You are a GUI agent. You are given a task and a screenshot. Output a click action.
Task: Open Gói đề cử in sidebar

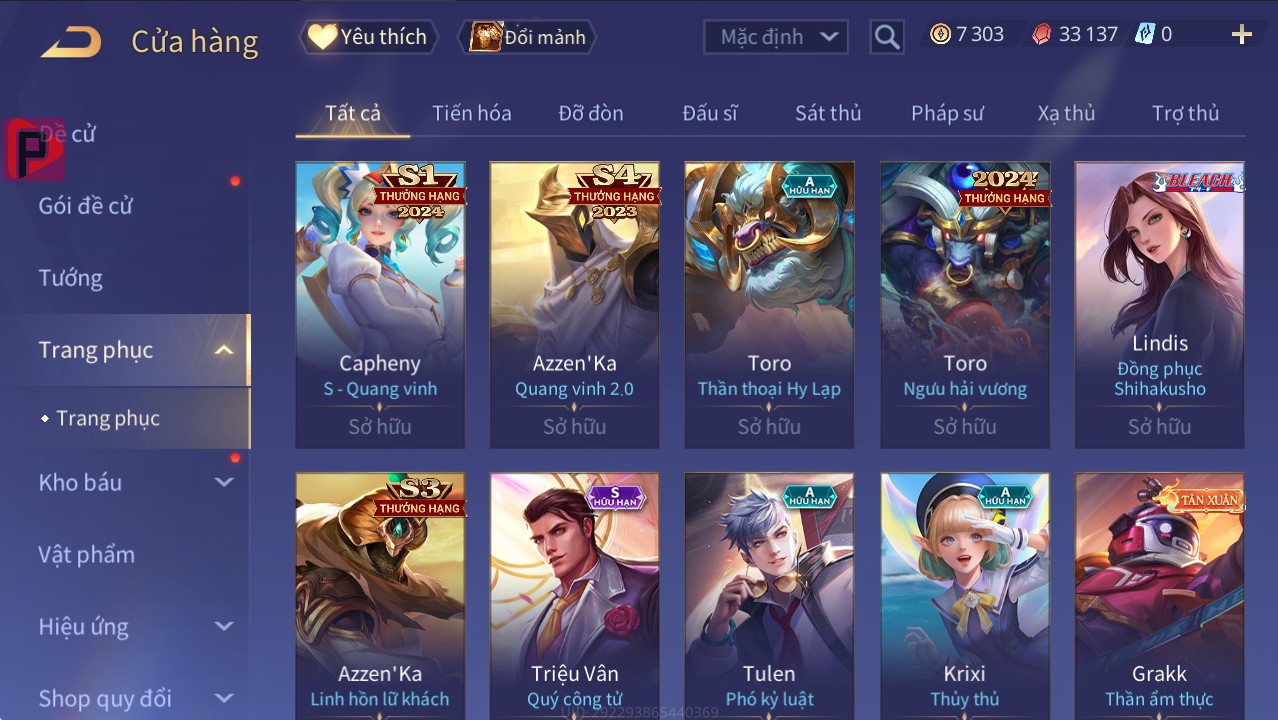pos(86,206)
